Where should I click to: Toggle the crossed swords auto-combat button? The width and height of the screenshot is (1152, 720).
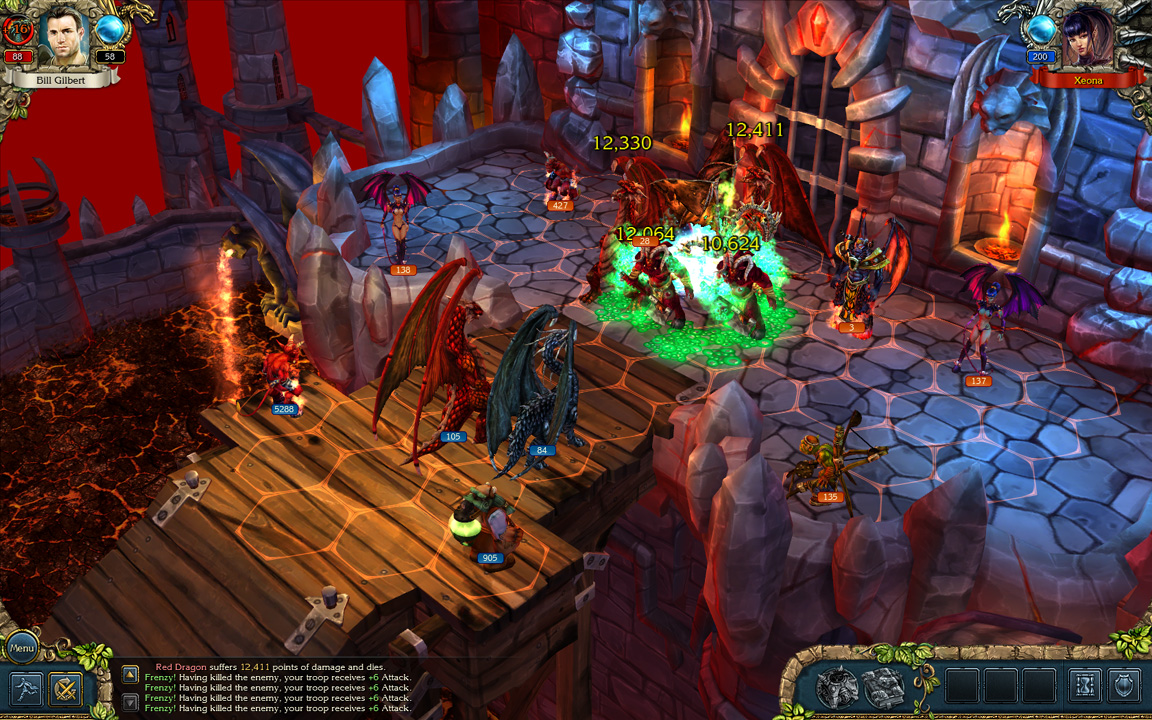(x=67, y=688)
